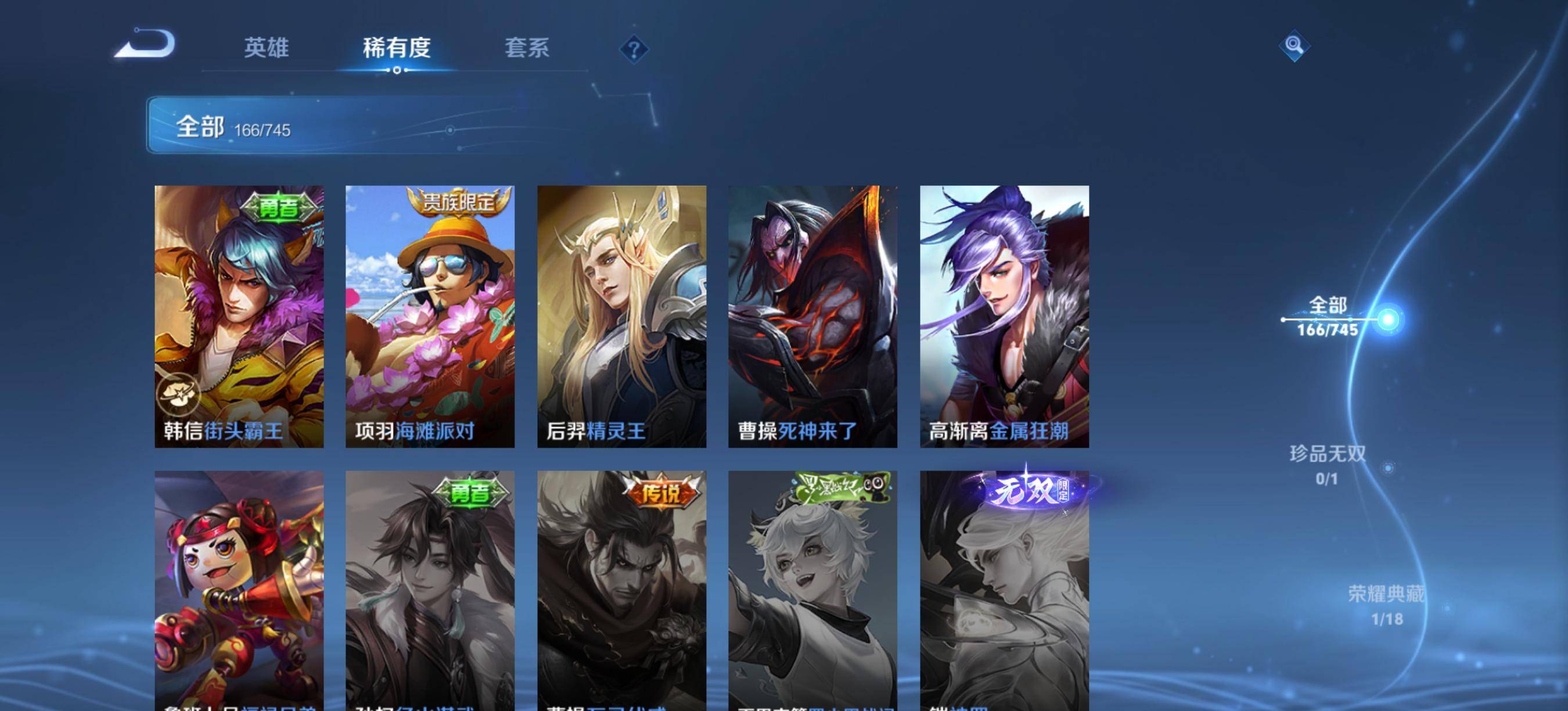Select the red doll skin with cannon
The image size is (1568, 711).
click(239, 591)
